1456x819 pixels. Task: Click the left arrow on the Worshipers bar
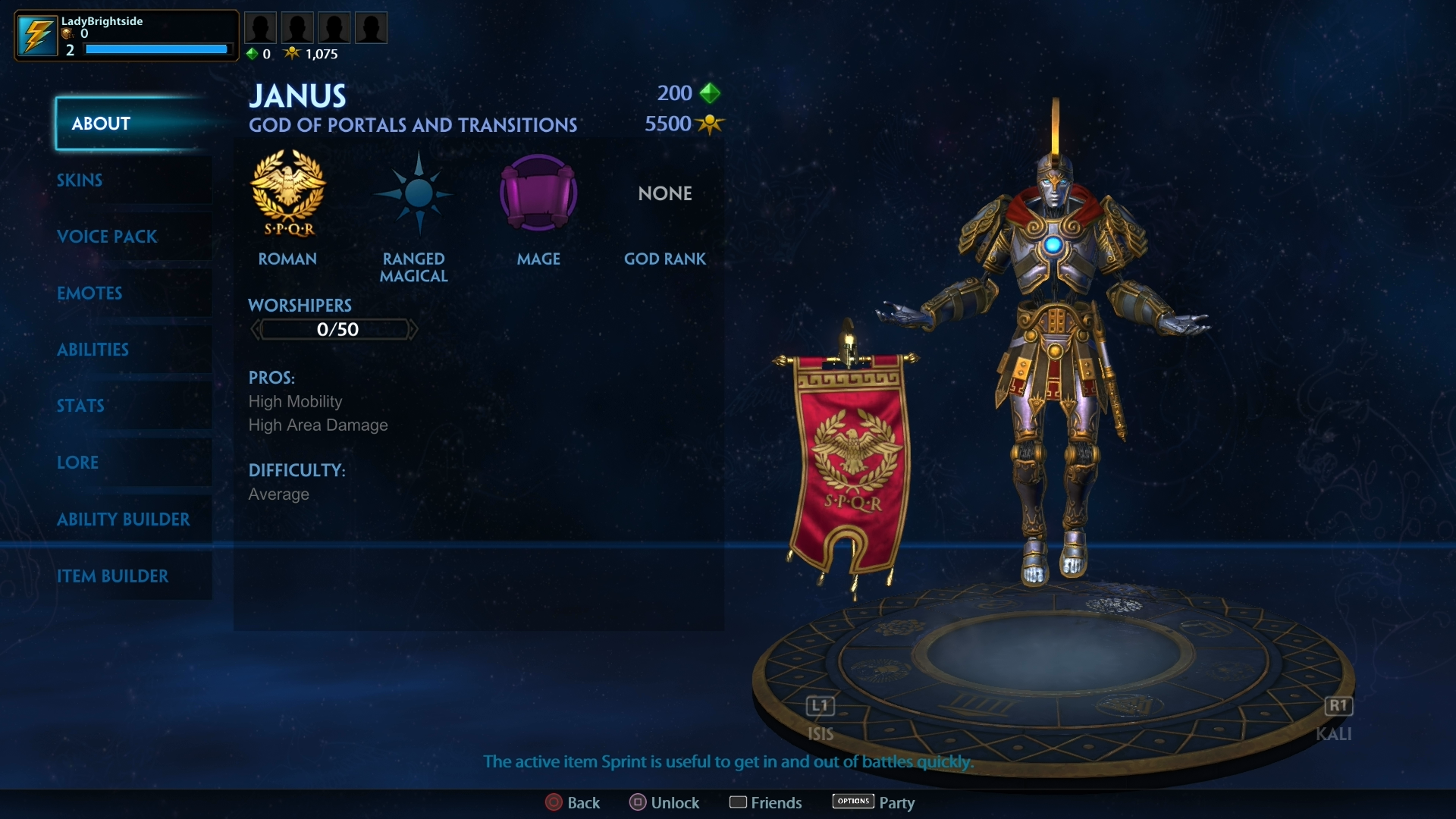point(256,329)
